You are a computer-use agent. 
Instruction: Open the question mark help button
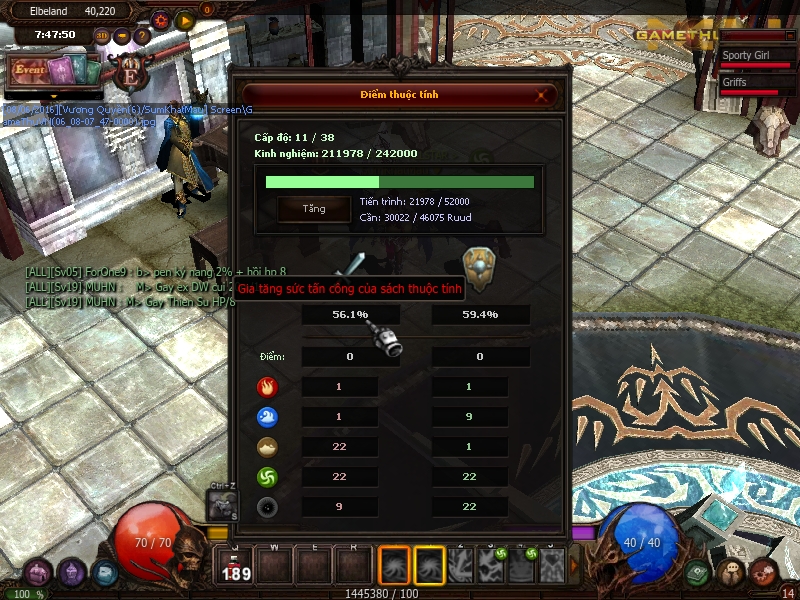coord(141,36)
